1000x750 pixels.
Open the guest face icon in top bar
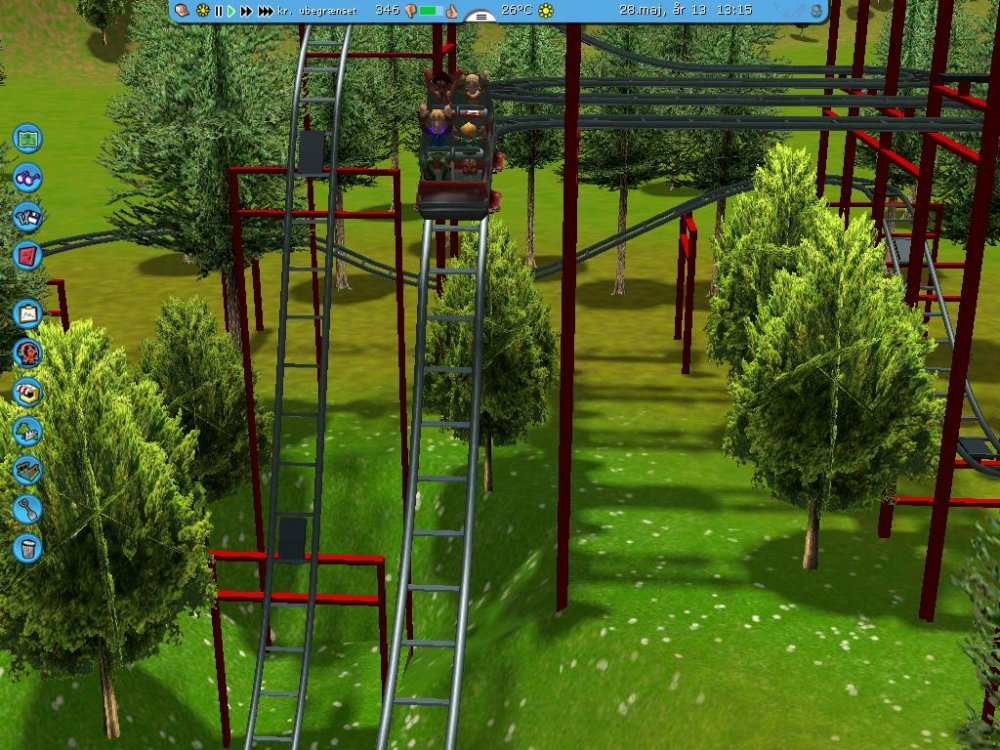[183, 11]
